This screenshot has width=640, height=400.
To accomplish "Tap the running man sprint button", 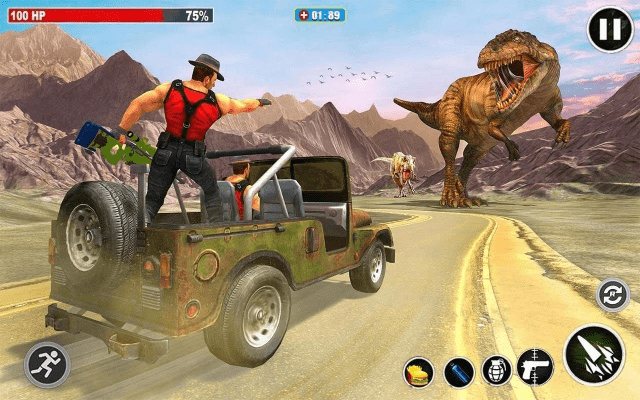I will tap(47, 364).
